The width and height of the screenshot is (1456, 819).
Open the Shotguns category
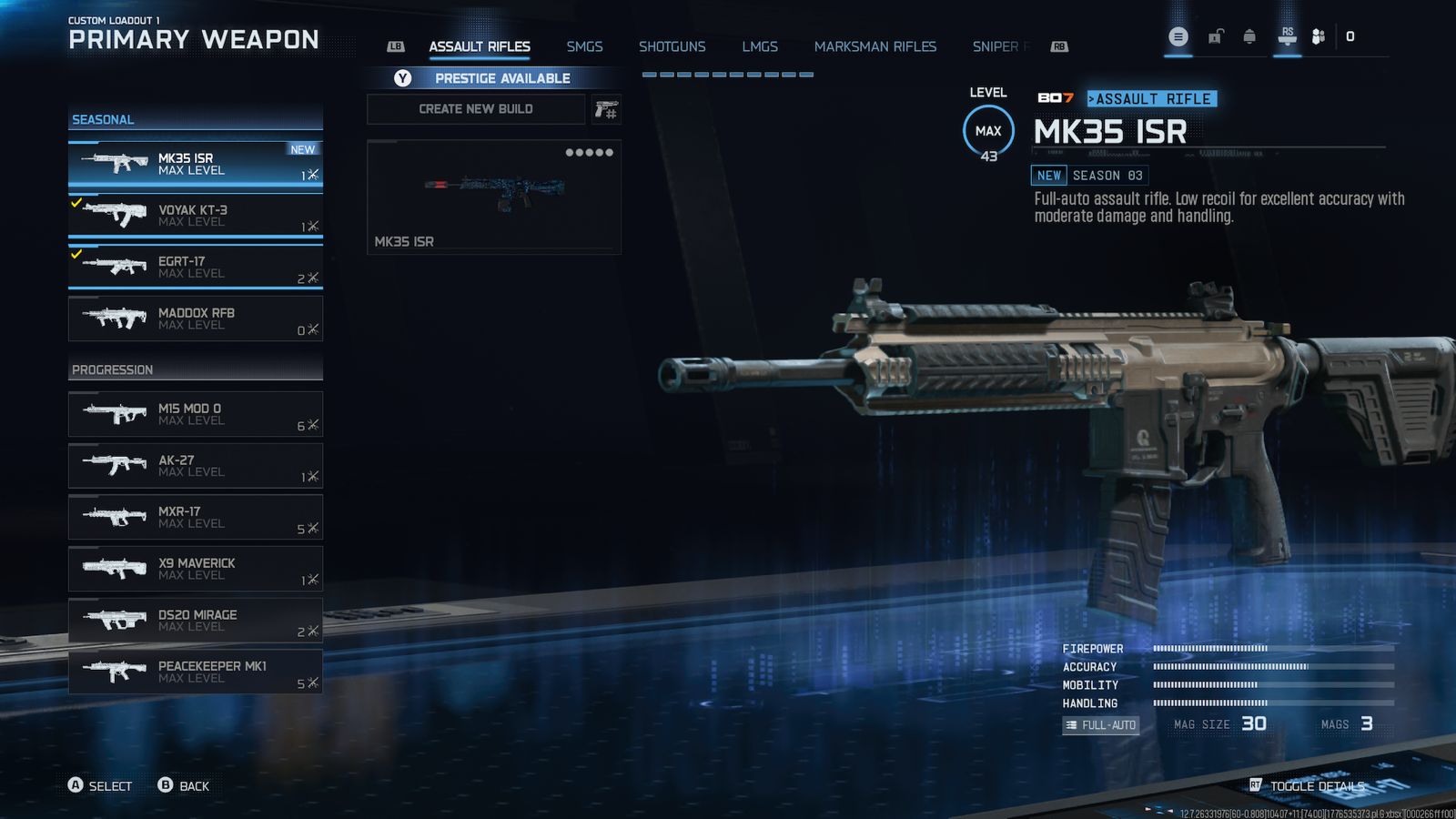pos(672,46)
